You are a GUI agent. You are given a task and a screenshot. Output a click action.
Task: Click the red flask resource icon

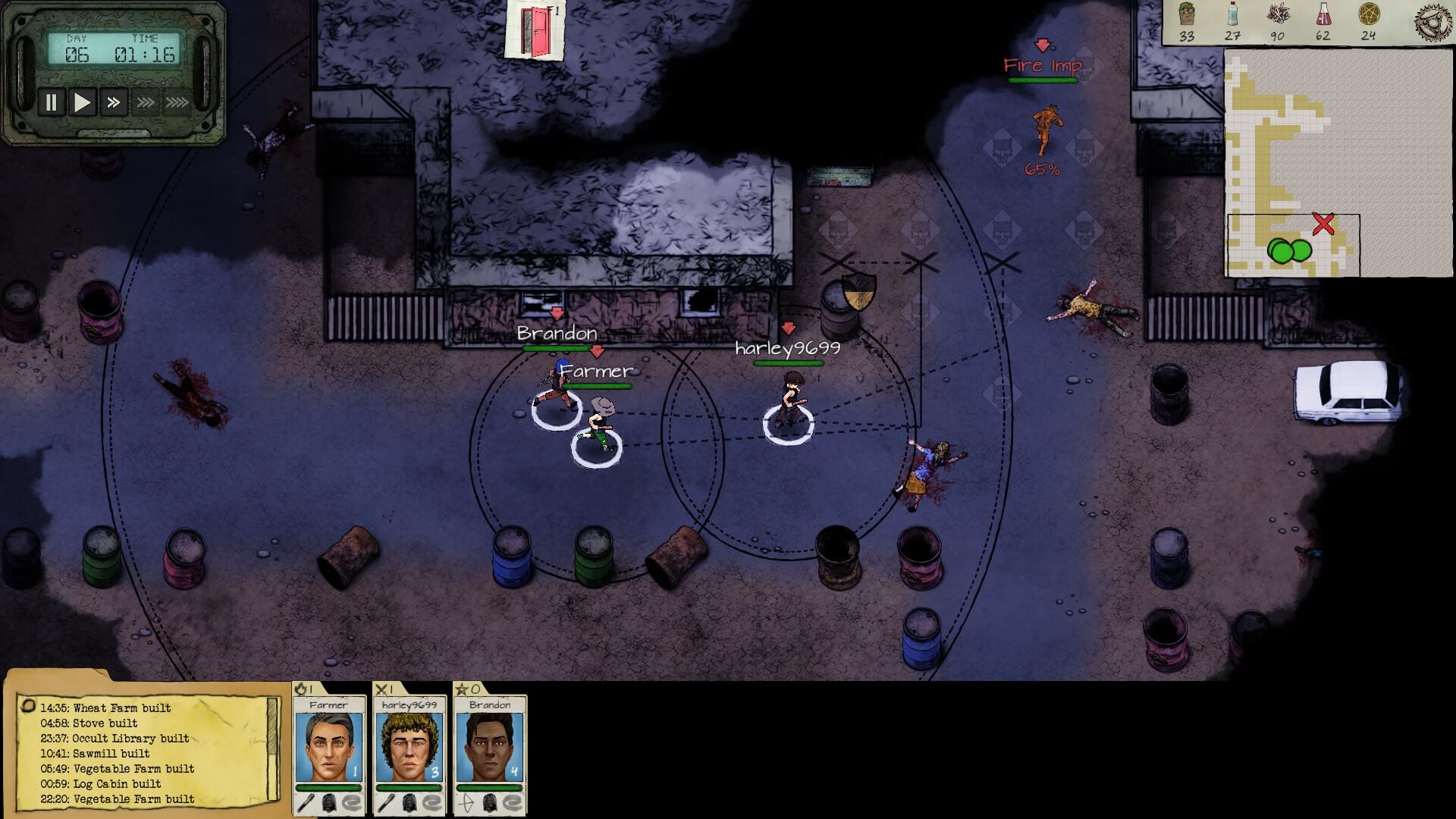point(1323,14)
